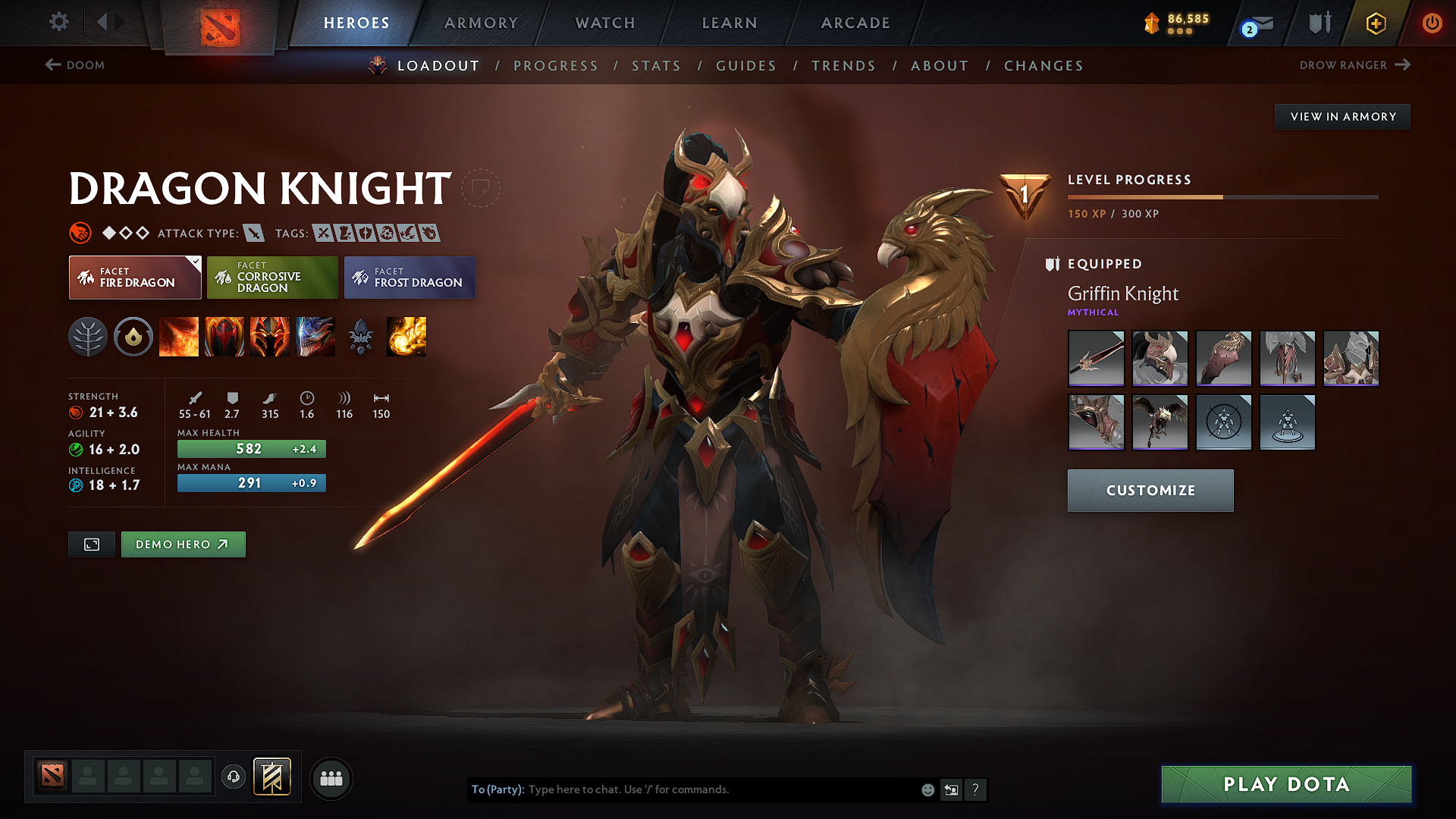
Task: Open the STATS section for Dragon Knight
Action: pos(656,66)
